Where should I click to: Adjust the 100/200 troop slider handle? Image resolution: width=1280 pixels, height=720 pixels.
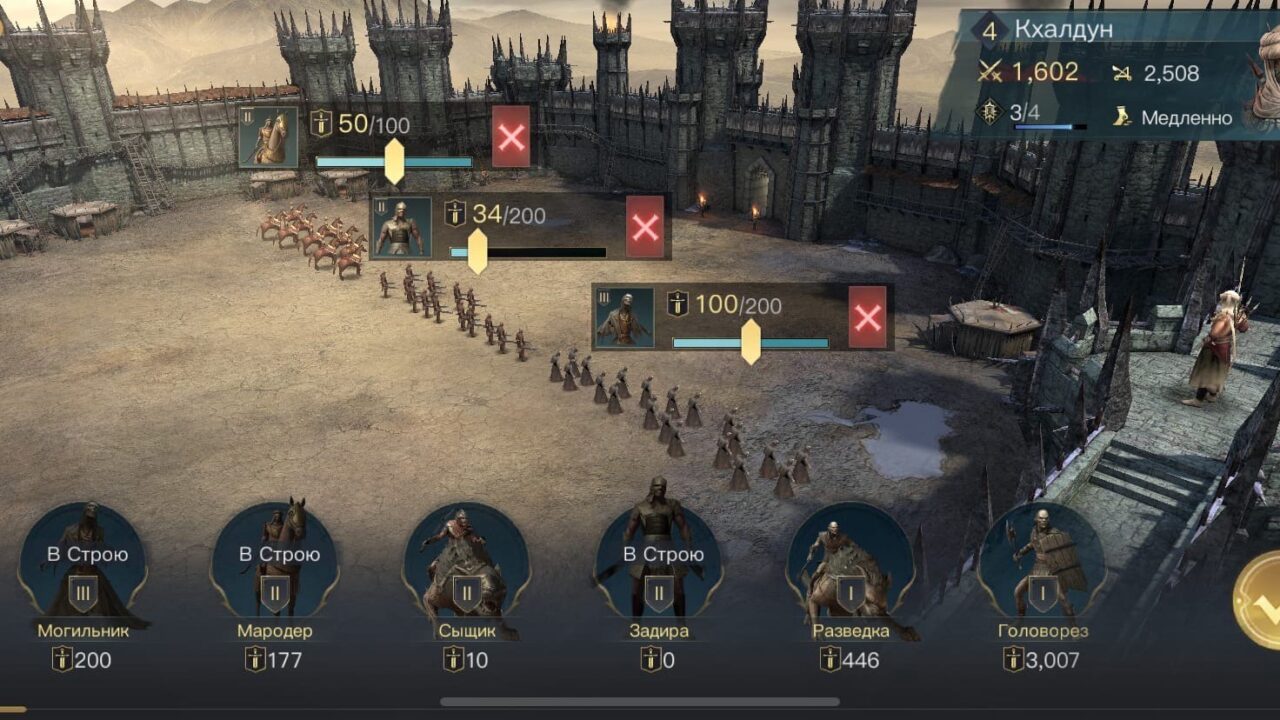tap(751, 342)
